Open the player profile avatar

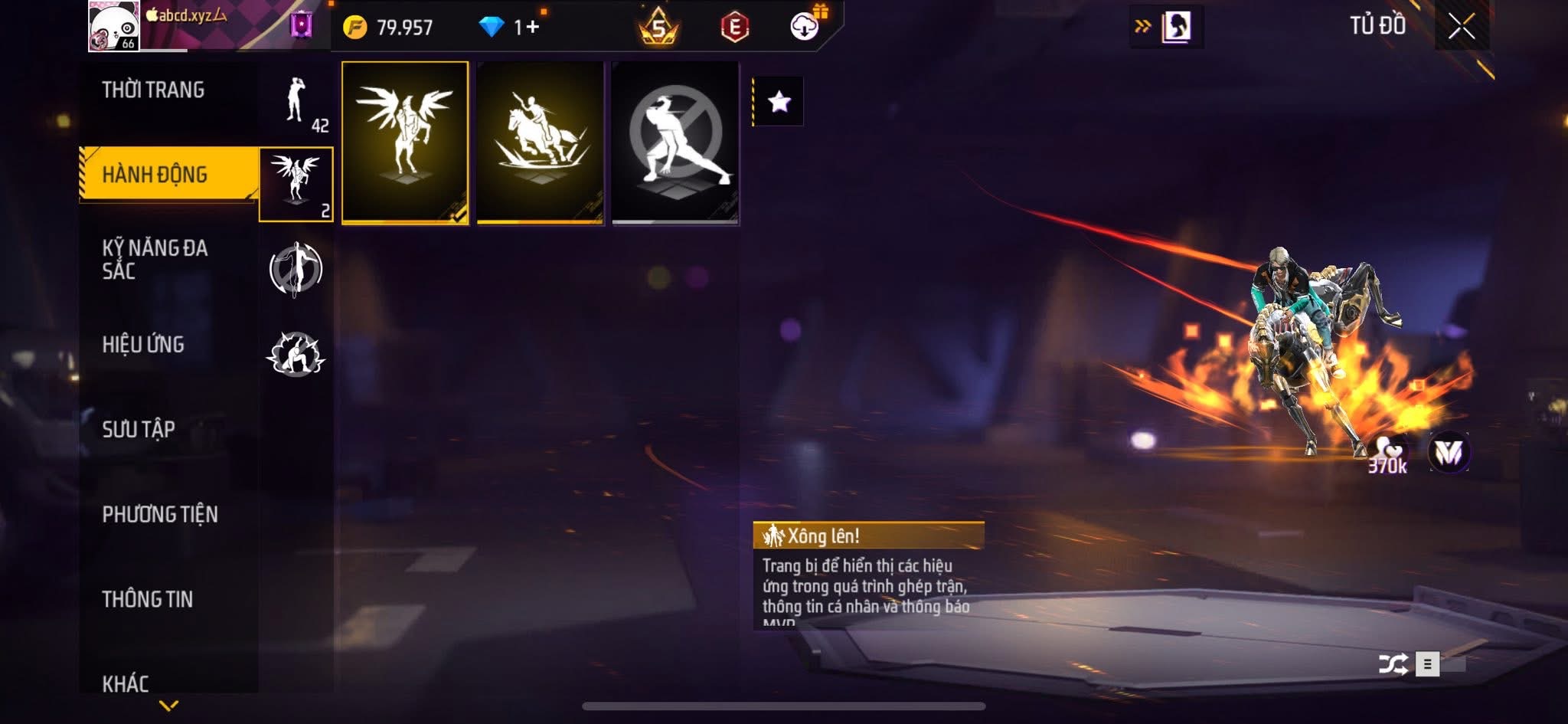[113, 26]
